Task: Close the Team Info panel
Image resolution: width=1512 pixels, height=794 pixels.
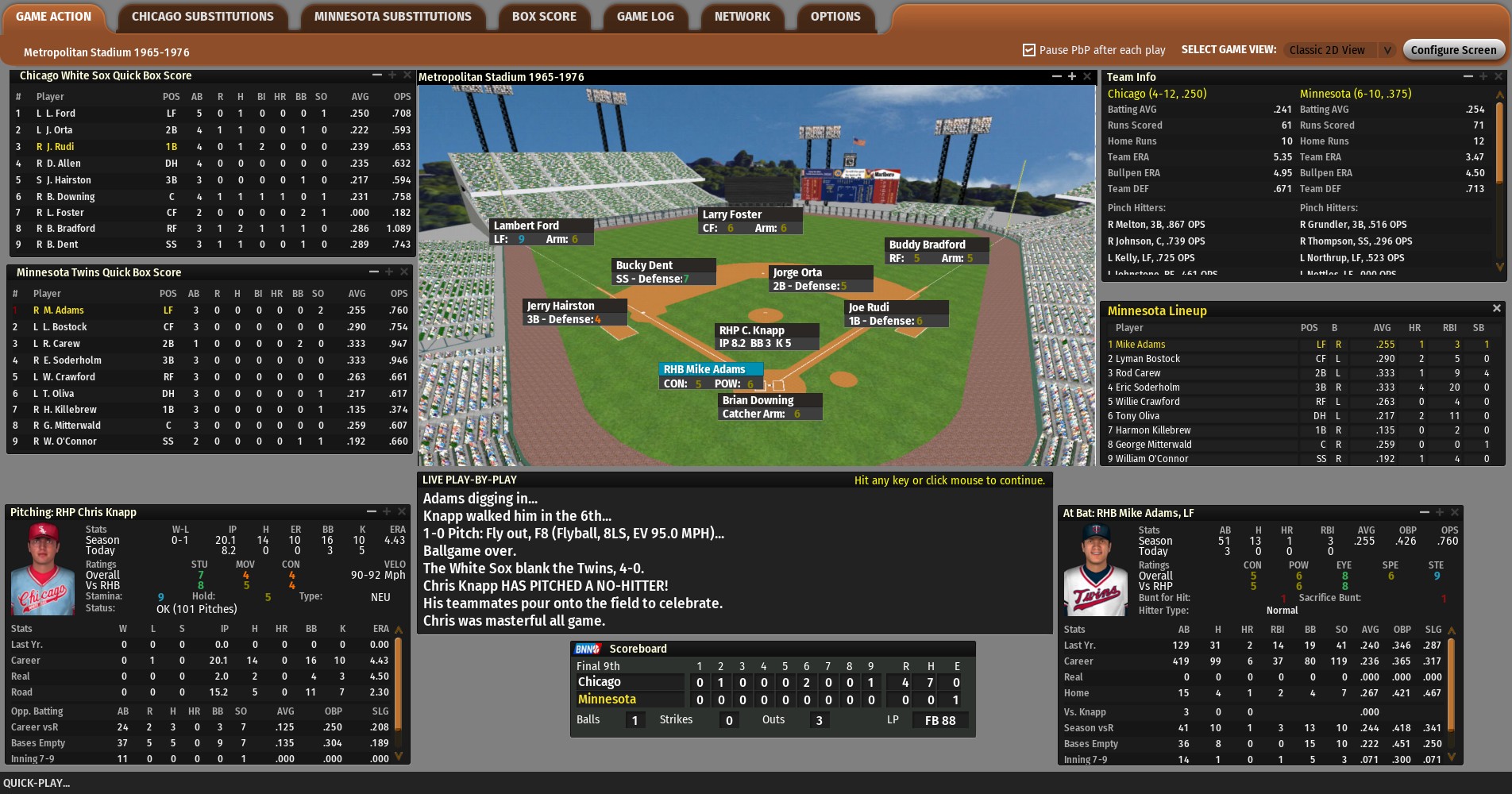Action: click(x=1498, y=76)
